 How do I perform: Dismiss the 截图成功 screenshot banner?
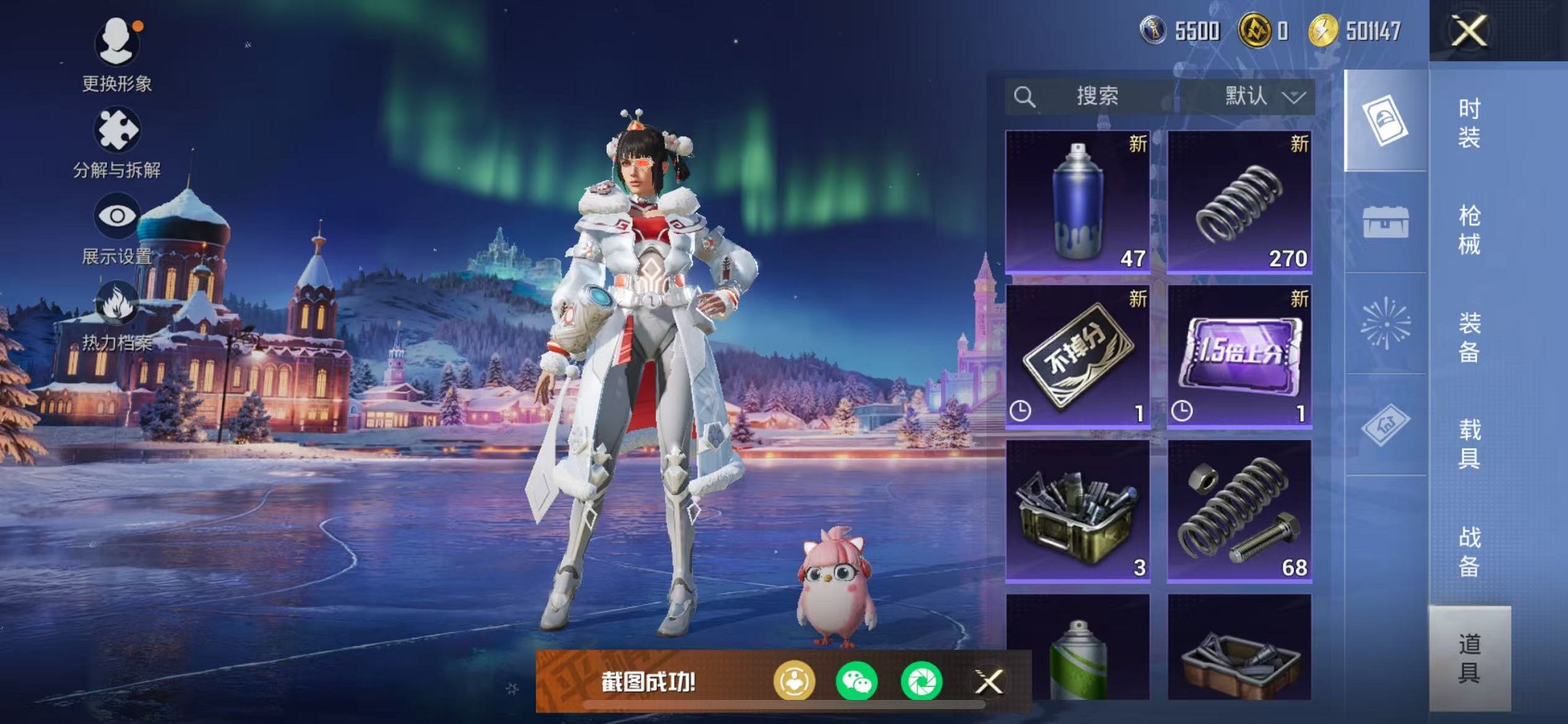click(989, 682)
